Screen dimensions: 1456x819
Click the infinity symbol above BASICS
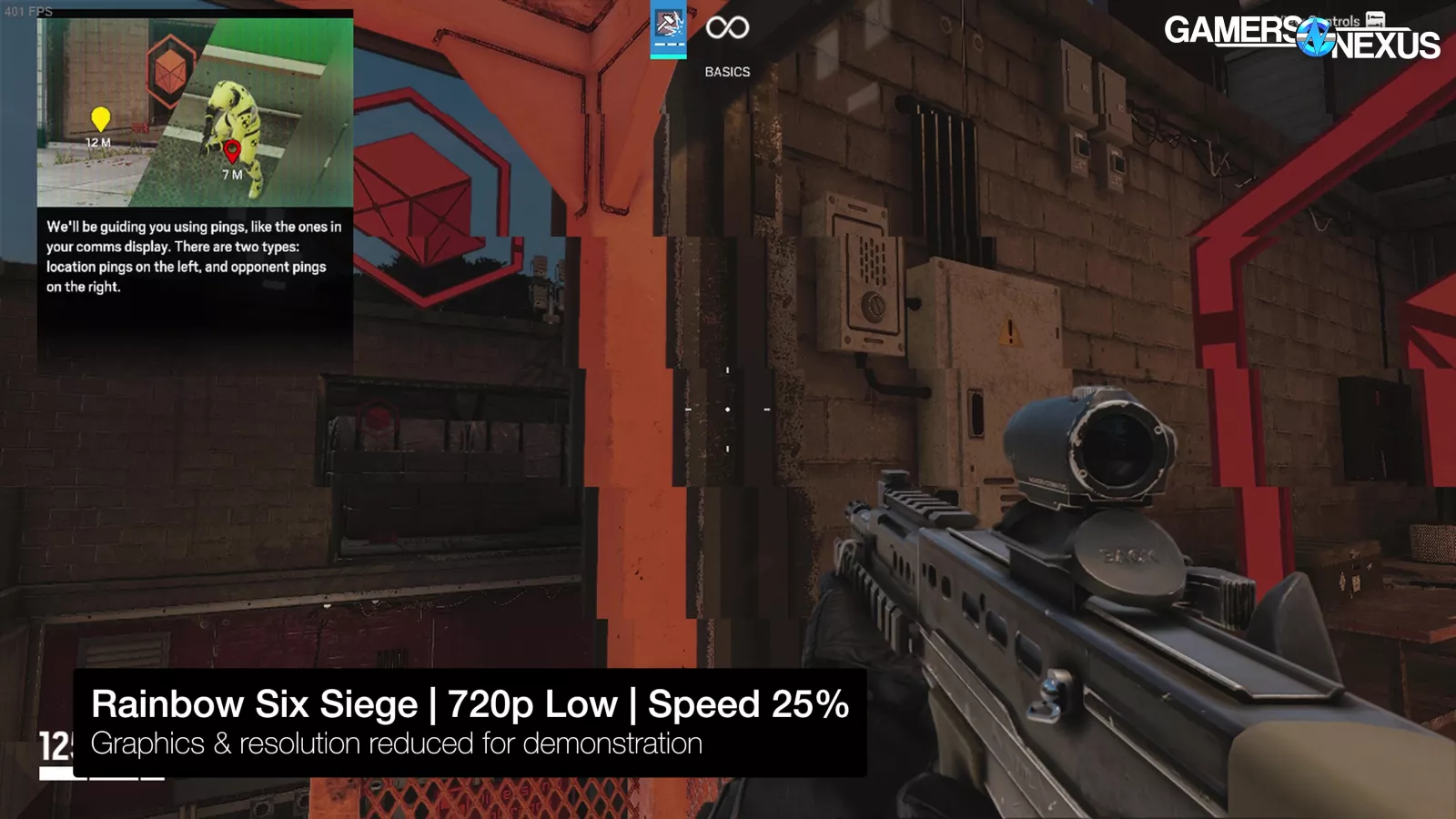click(727, 27)
